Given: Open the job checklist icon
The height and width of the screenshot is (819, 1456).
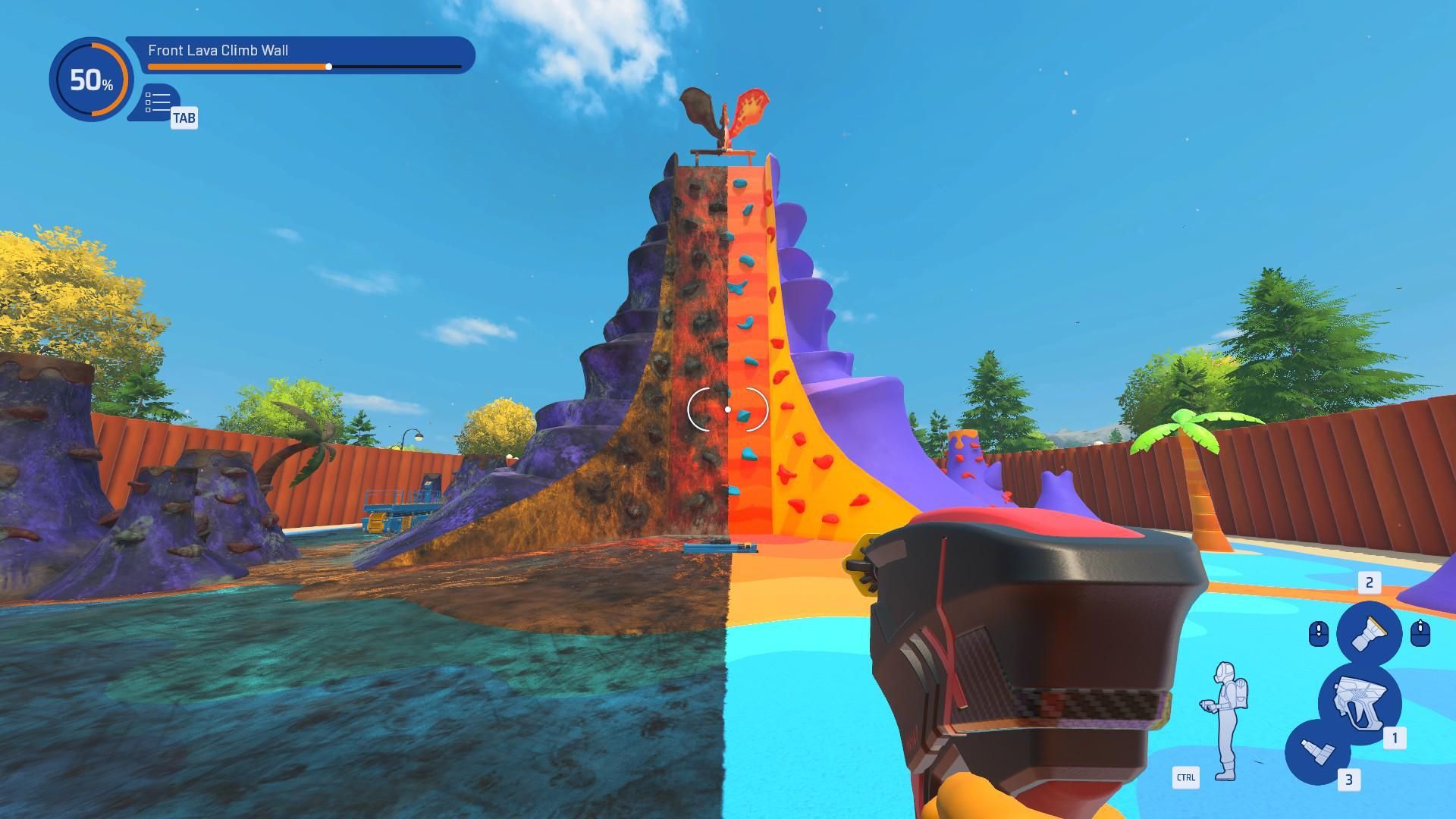Looking at the screenshot, I should (158, 102).
